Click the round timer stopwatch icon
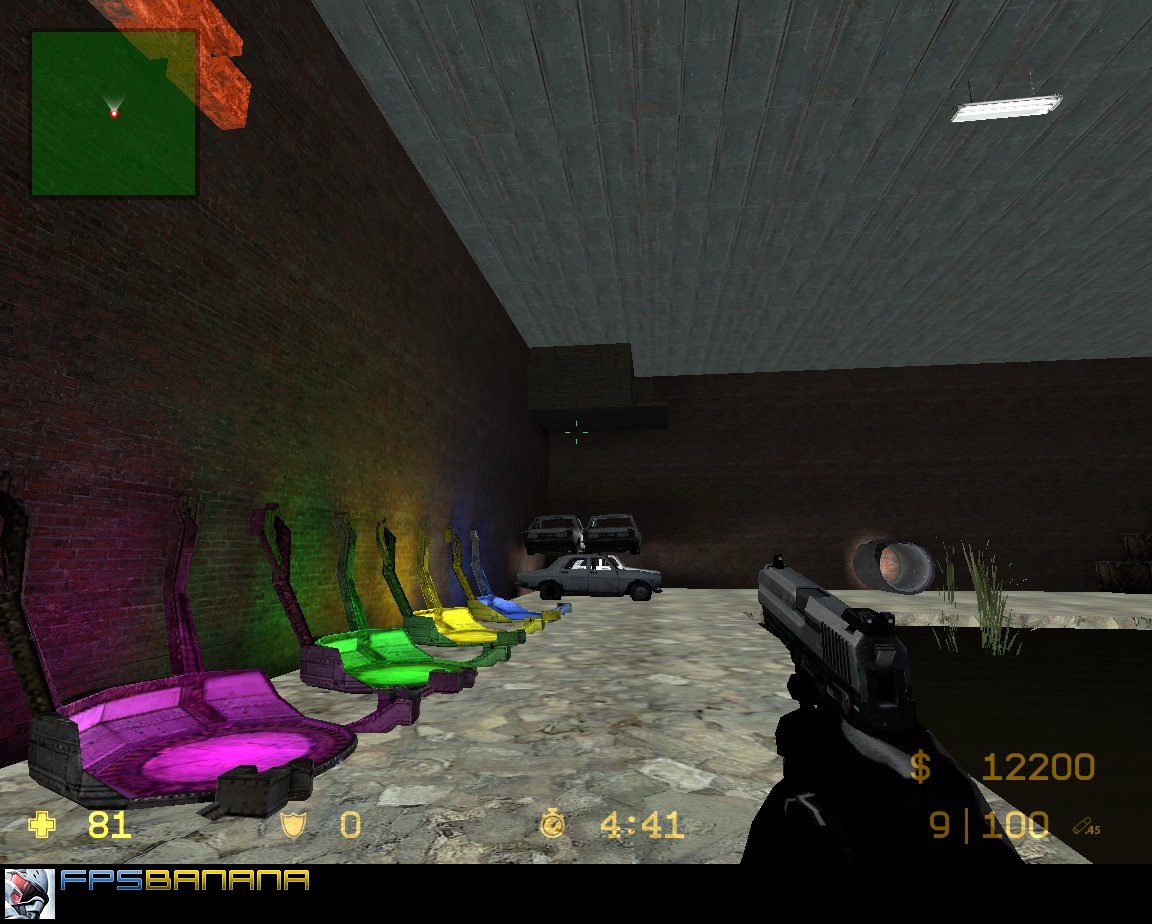 (552, 825)
